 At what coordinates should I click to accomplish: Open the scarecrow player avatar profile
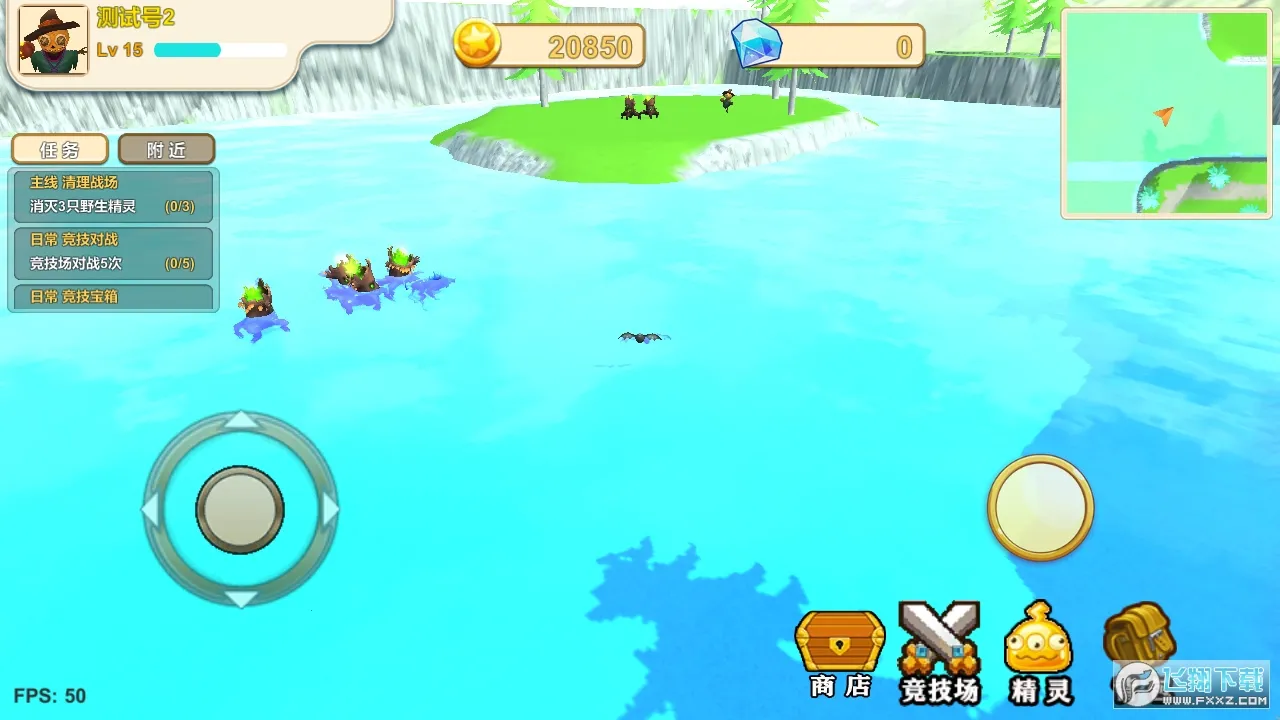pos(53,41)
